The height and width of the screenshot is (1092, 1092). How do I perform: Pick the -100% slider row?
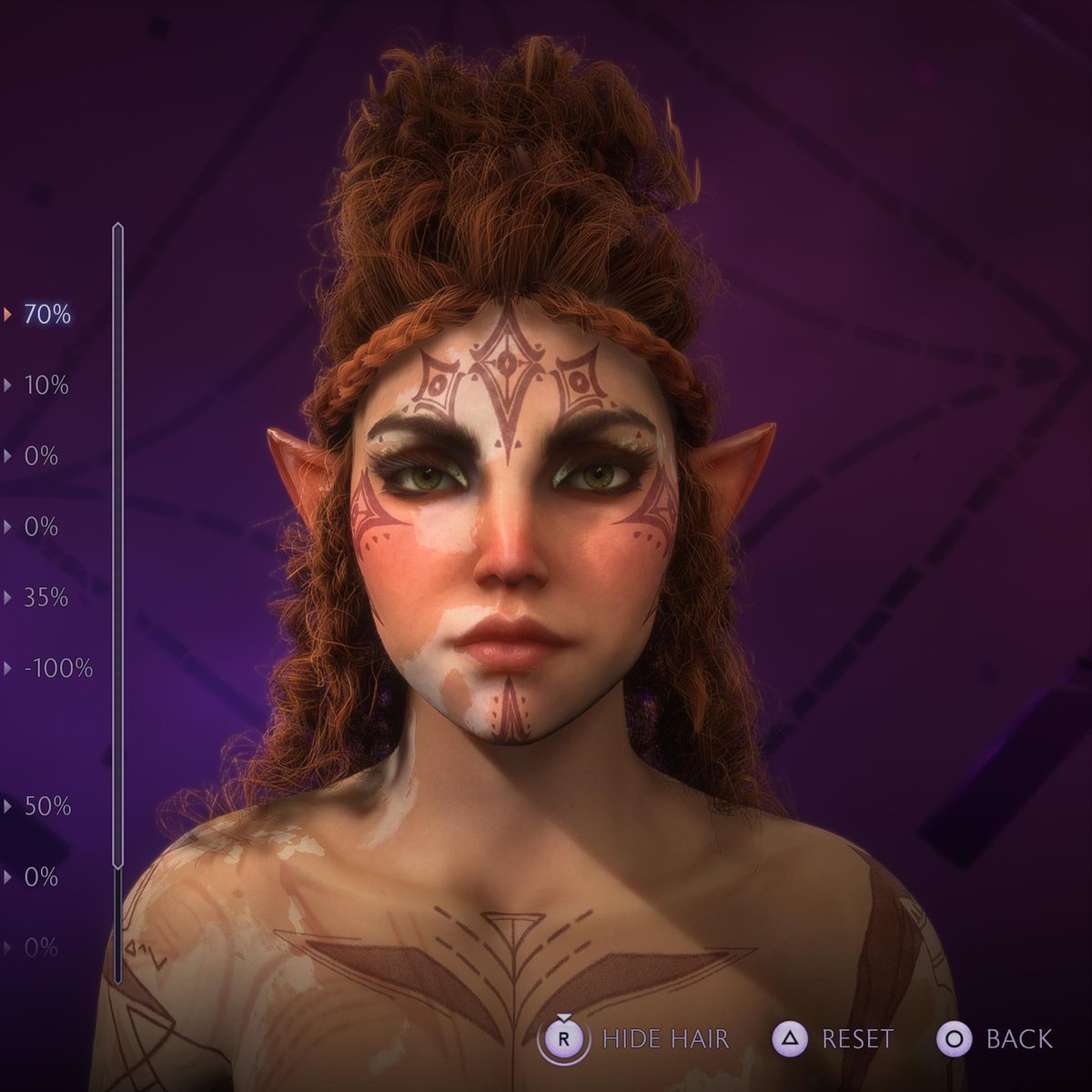point(58,669)
